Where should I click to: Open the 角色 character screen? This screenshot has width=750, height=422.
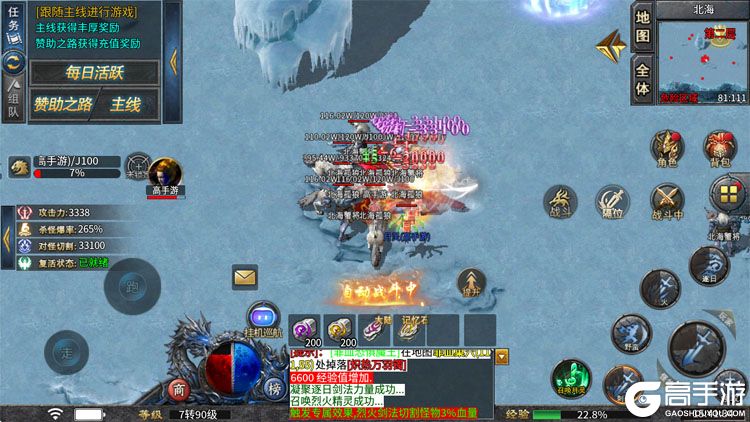pyautogui.click(x=666, y=148)
